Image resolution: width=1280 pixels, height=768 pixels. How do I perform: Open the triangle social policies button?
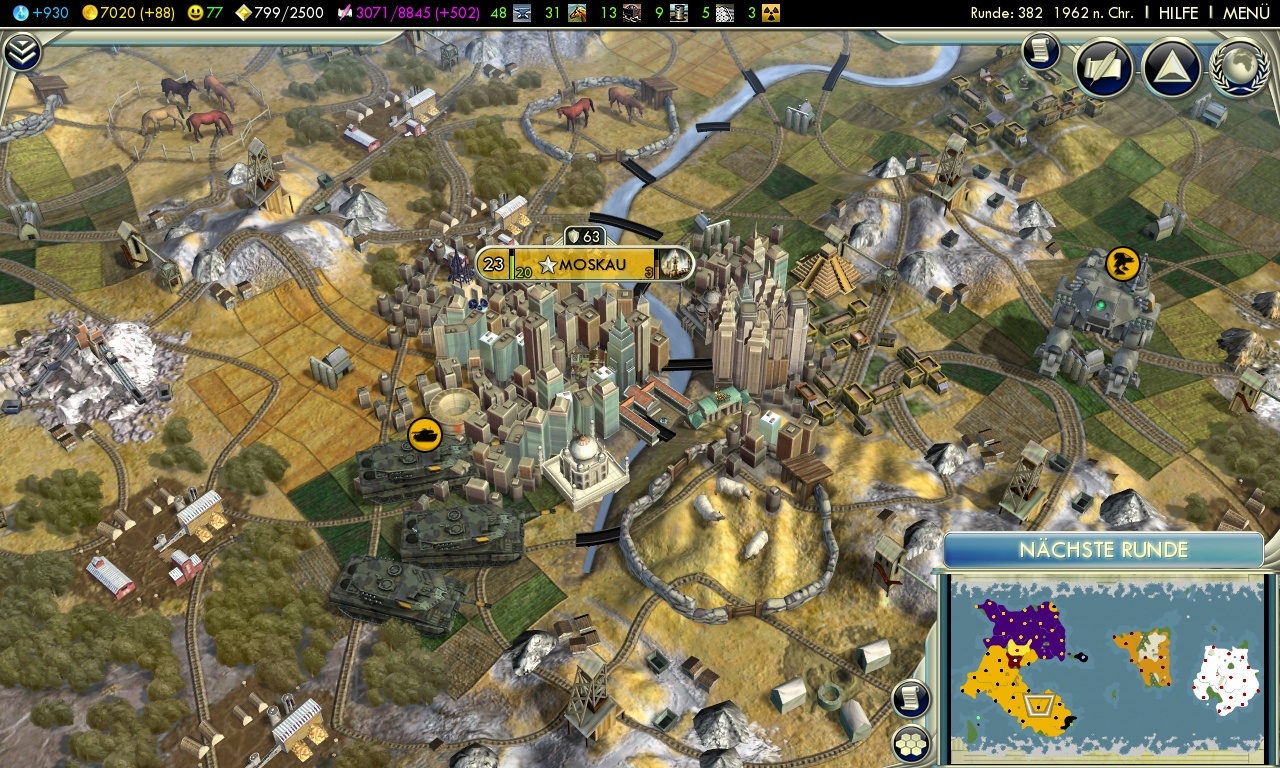(x=1170, y=68)
